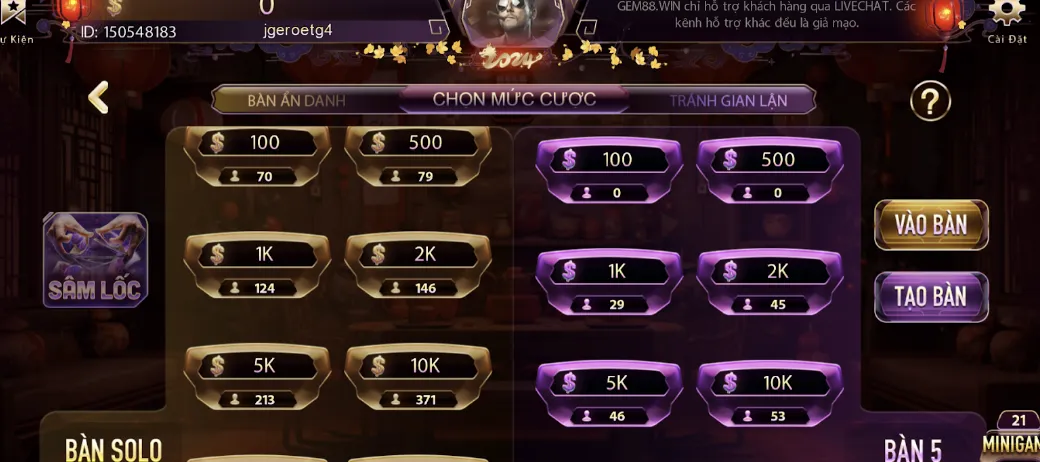The width and height of the screenshot is (1040, 462).
Task: Click the Vào Bàn button
Action: tap(931, 225)
